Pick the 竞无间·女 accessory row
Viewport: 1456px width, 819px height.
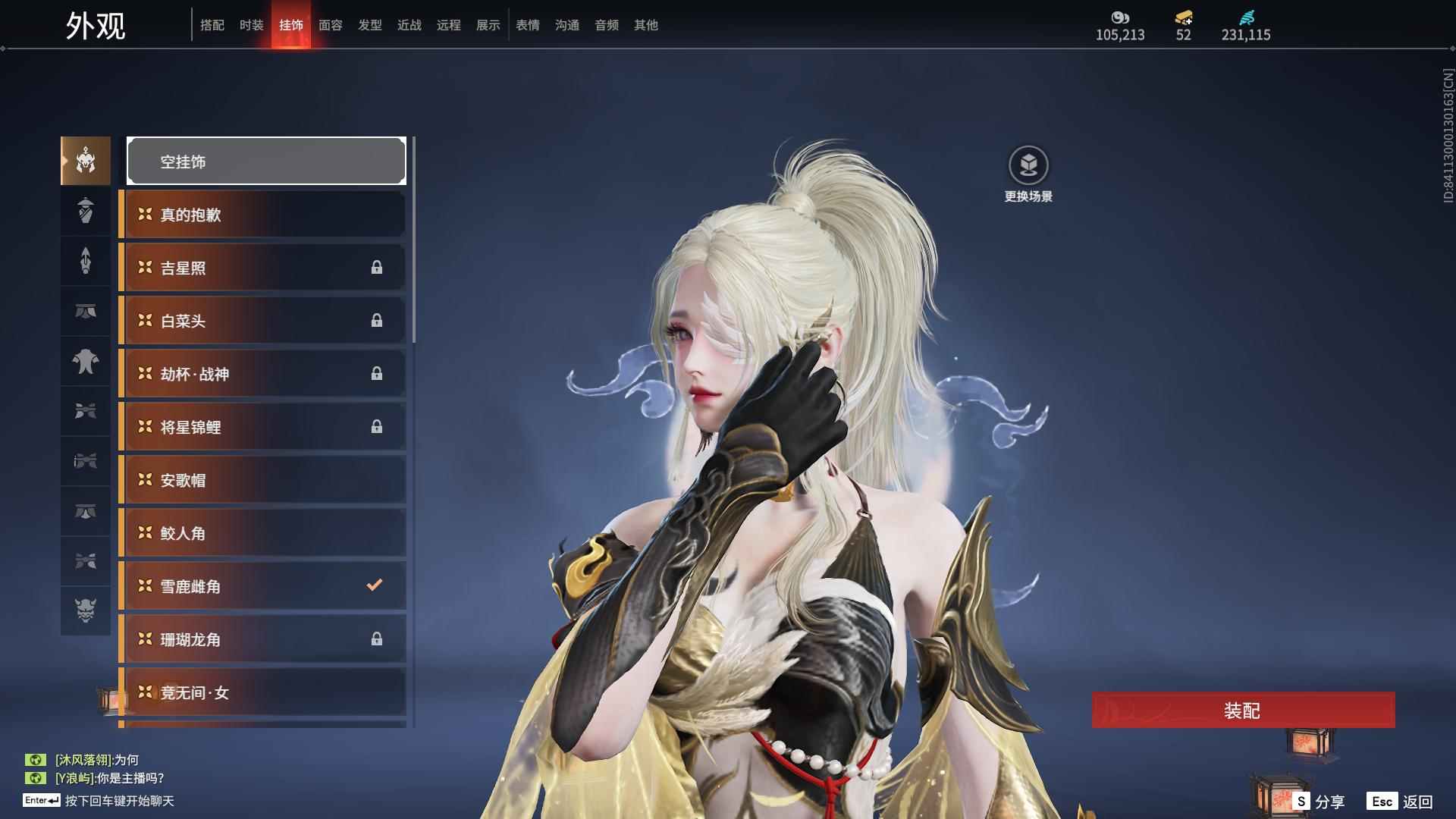click(262, 692)
